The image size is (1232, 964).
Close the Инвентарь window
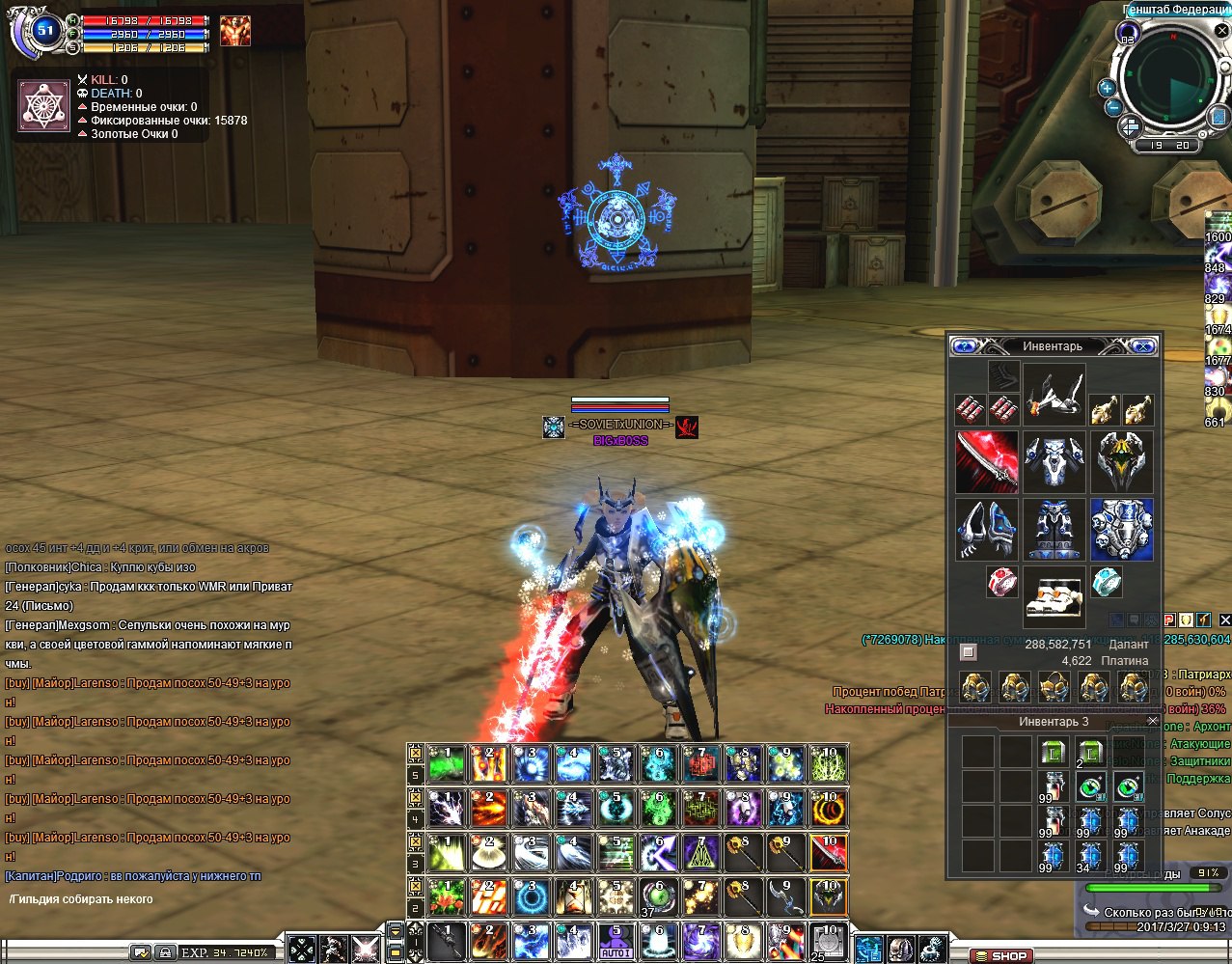pyautogui.click(x=1143, y=345)
